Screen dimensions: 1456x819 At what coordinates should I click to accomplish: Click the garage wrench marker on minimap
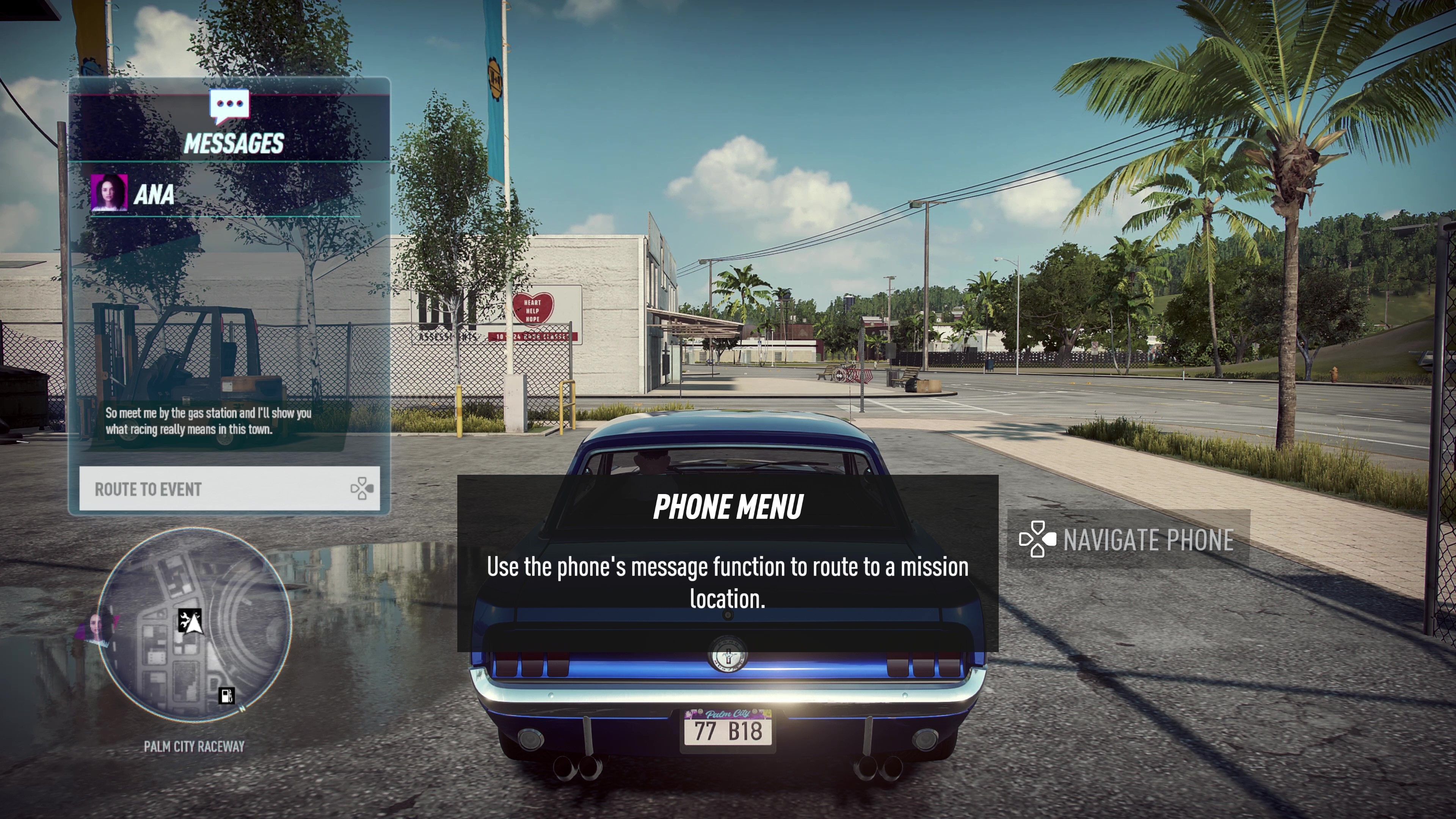[185, 620]
